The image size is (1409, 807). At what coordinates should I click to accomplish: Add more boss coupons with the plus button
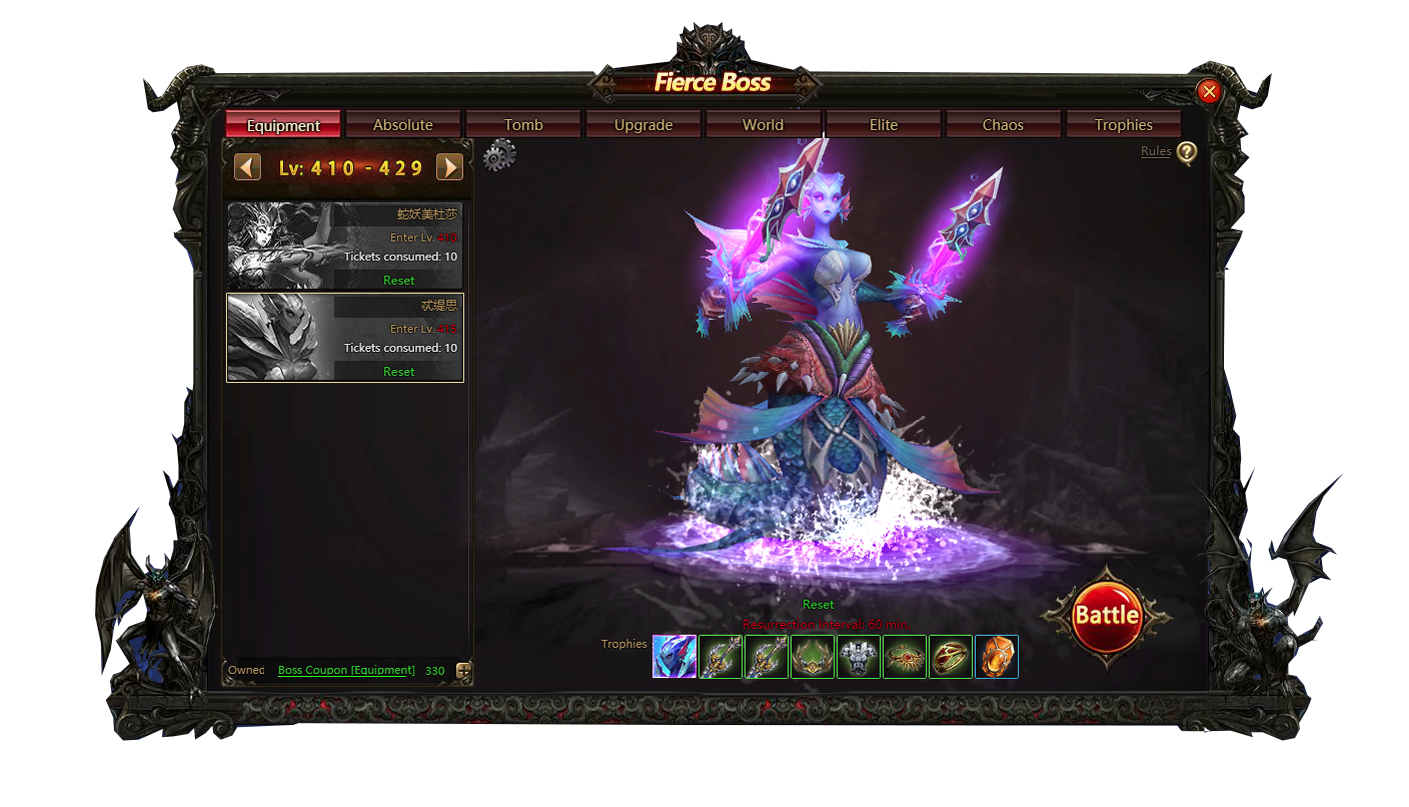pos(463,671)
